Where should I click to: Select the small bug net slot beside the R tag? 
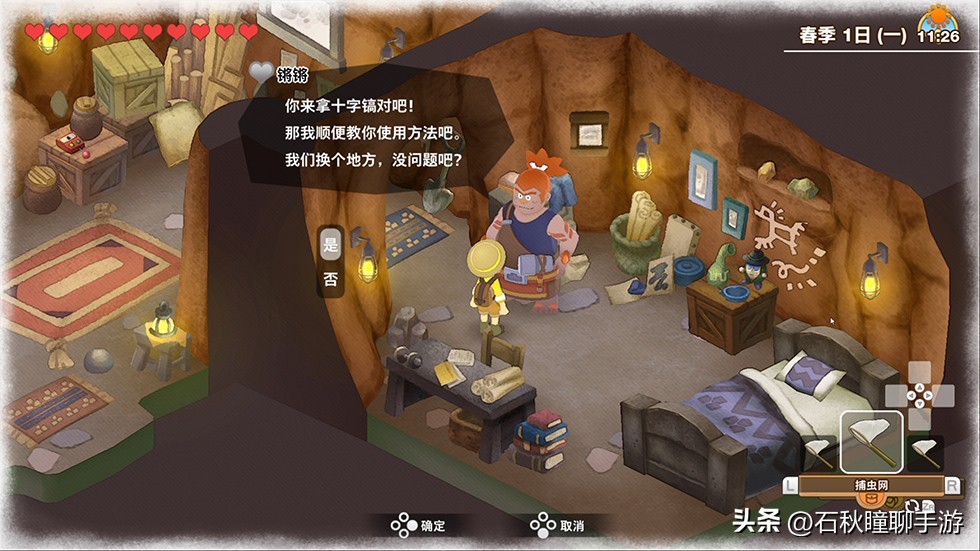[x=923, y=452]
